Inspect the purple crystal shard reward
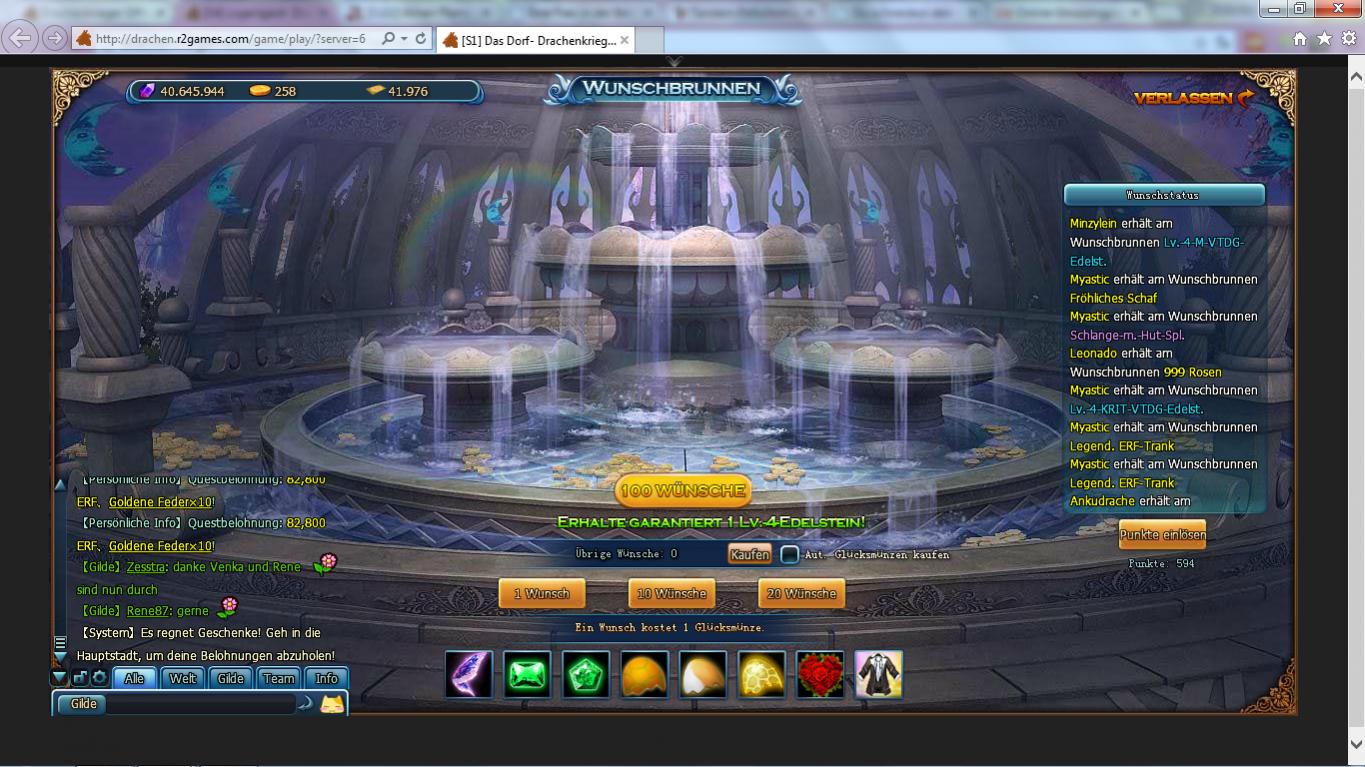Viewport: 1365px width, 767px height. click(x=469, y=674)
